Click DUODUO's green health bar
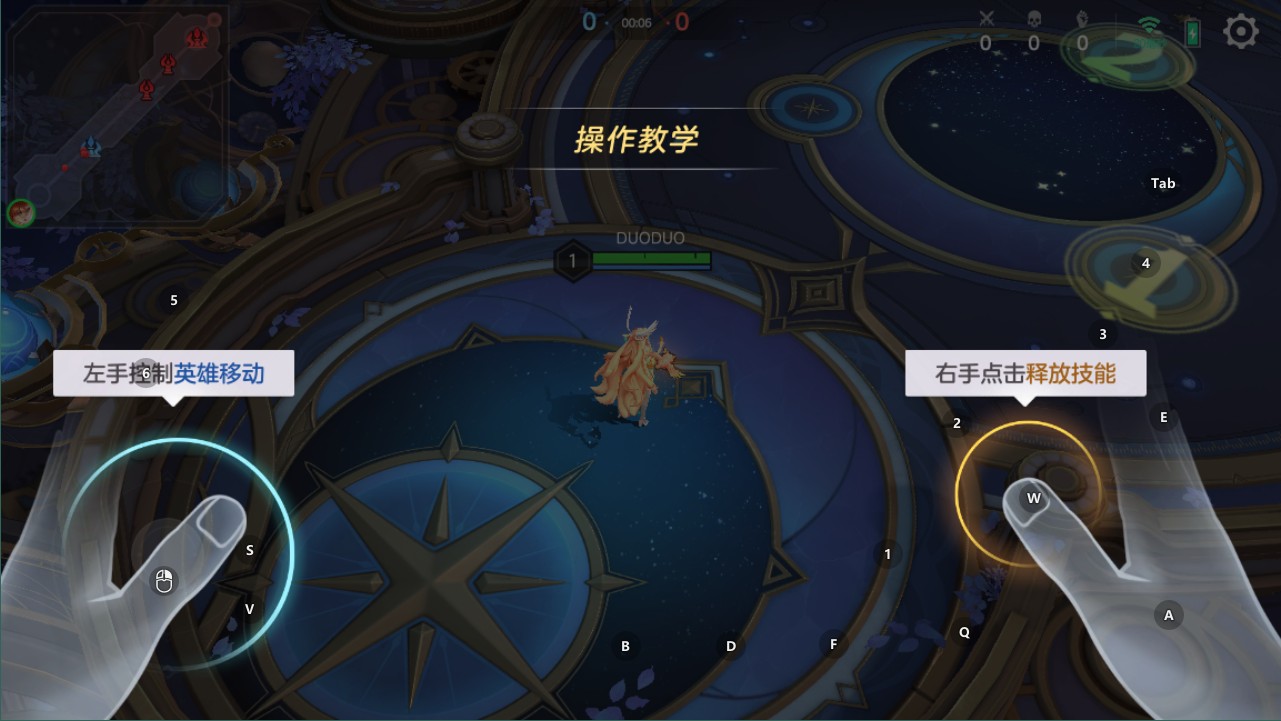The width and height of the screenshot is (1281, 721). pos(650,258)
